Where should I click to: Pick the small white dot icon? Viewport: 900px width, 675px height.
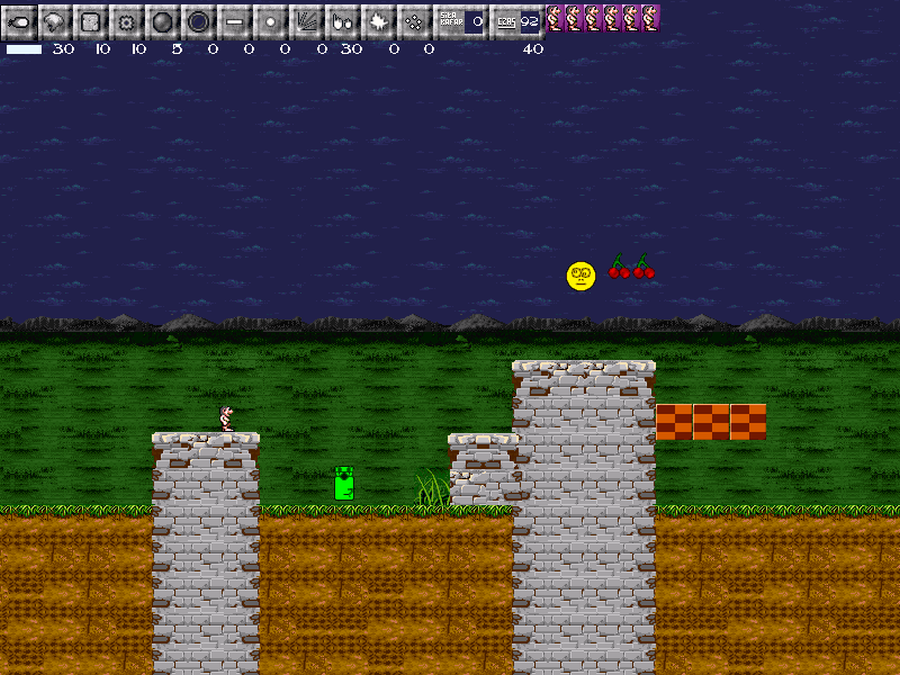click(x=270, y=20)
